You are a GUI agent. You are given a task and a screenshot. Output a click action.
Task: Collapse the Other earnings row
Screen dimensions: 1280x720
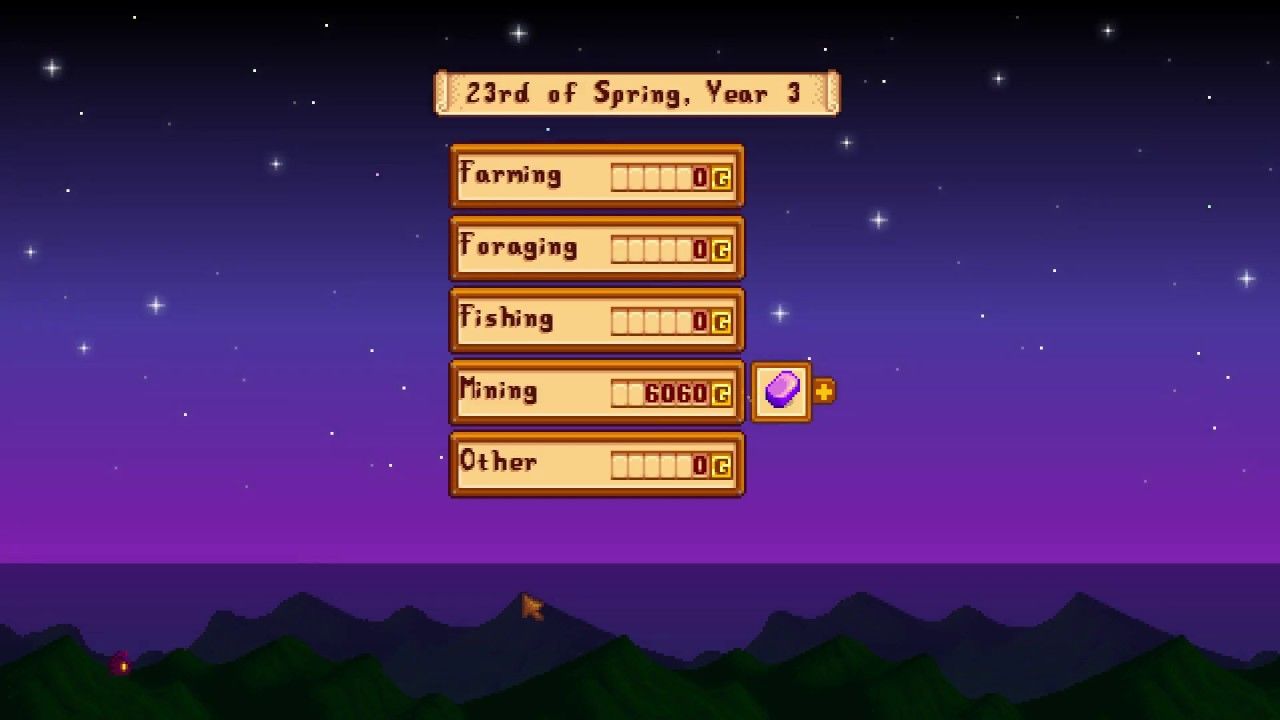tap(597, 464)
